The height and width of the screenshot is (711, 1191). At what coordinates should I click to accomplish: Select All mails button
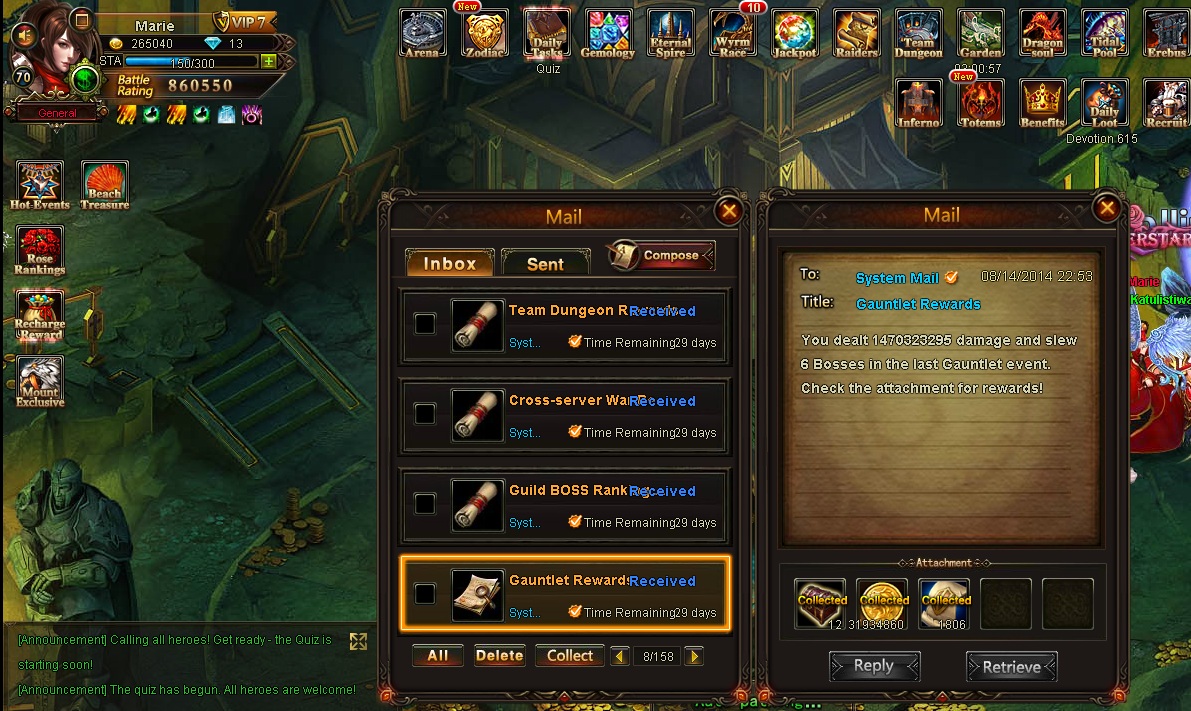[437, 656]
